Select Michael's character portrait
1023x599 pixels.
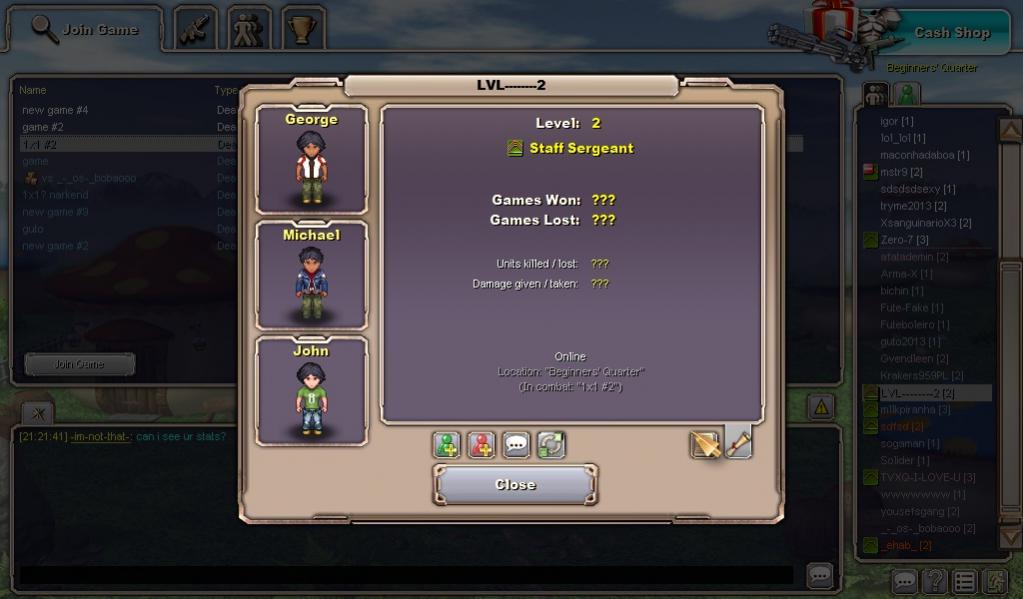(311, 275)
